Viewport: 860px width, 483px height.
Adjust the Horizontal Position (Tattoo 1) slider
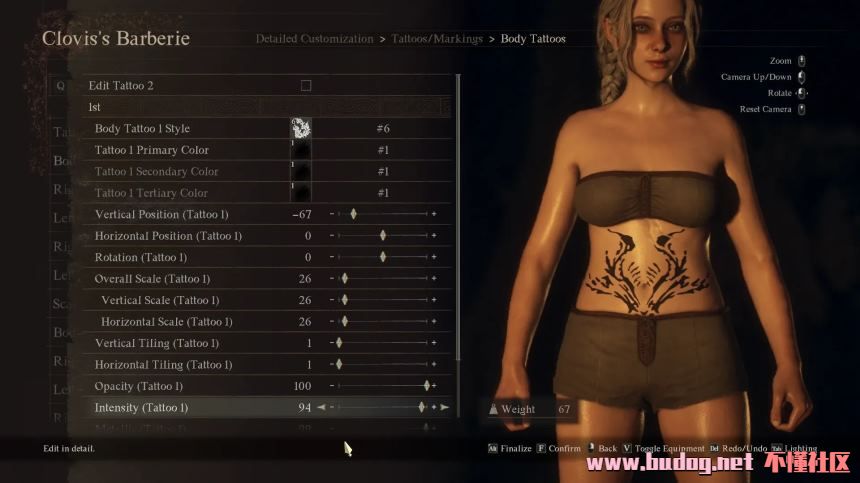tap(385, 236)
